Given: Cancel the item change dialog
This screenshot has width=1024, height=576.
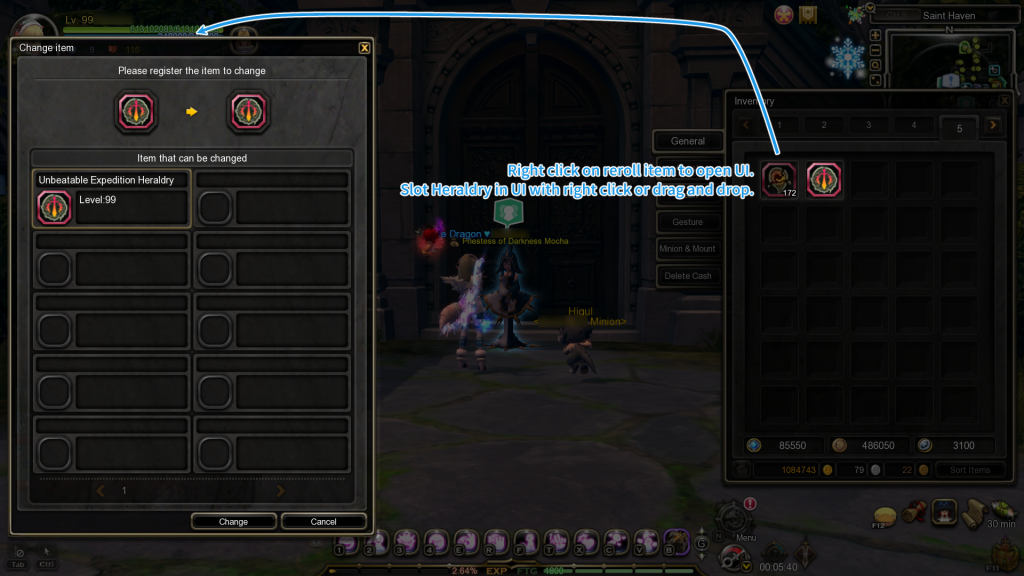Looking at the screenshot, I should click(x=323, y=521).
